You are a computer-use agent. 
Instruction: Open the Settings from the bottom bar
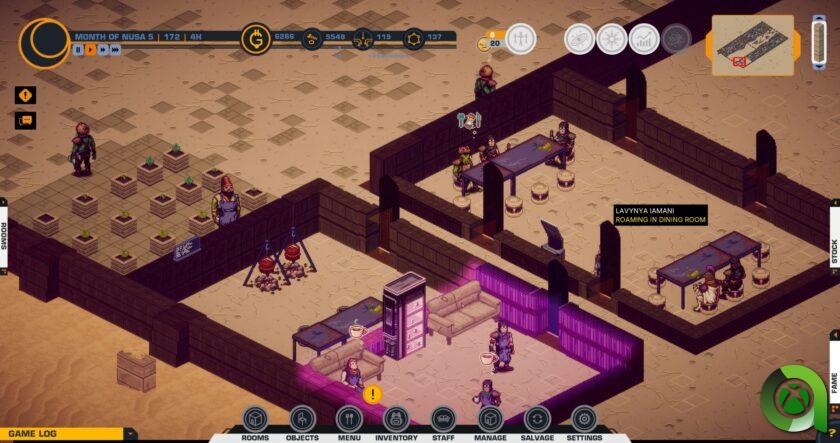click(584, 419)
